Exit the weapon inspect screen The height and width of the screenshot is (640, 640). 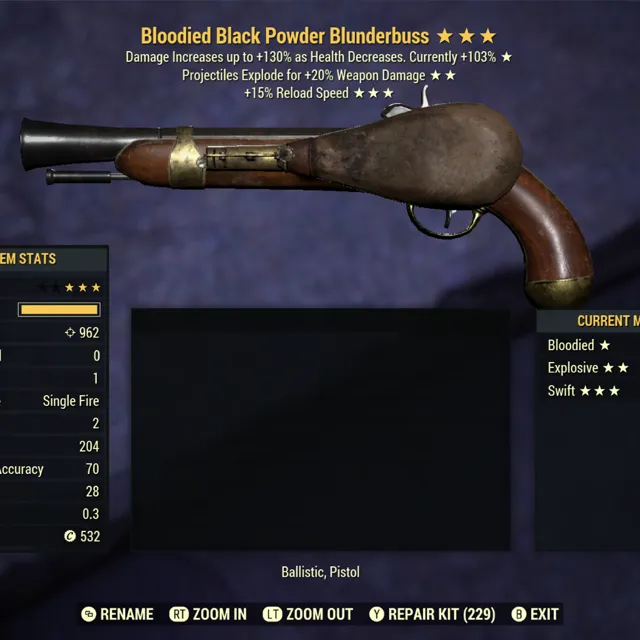(535, 614)
